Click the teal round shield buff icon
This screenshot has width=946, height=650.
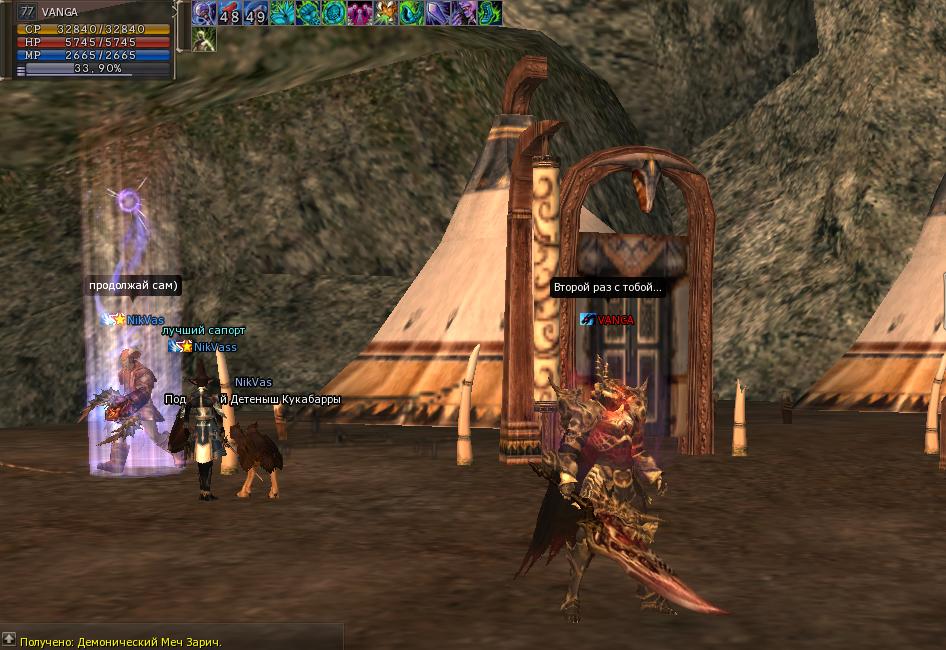pos(334,13)
